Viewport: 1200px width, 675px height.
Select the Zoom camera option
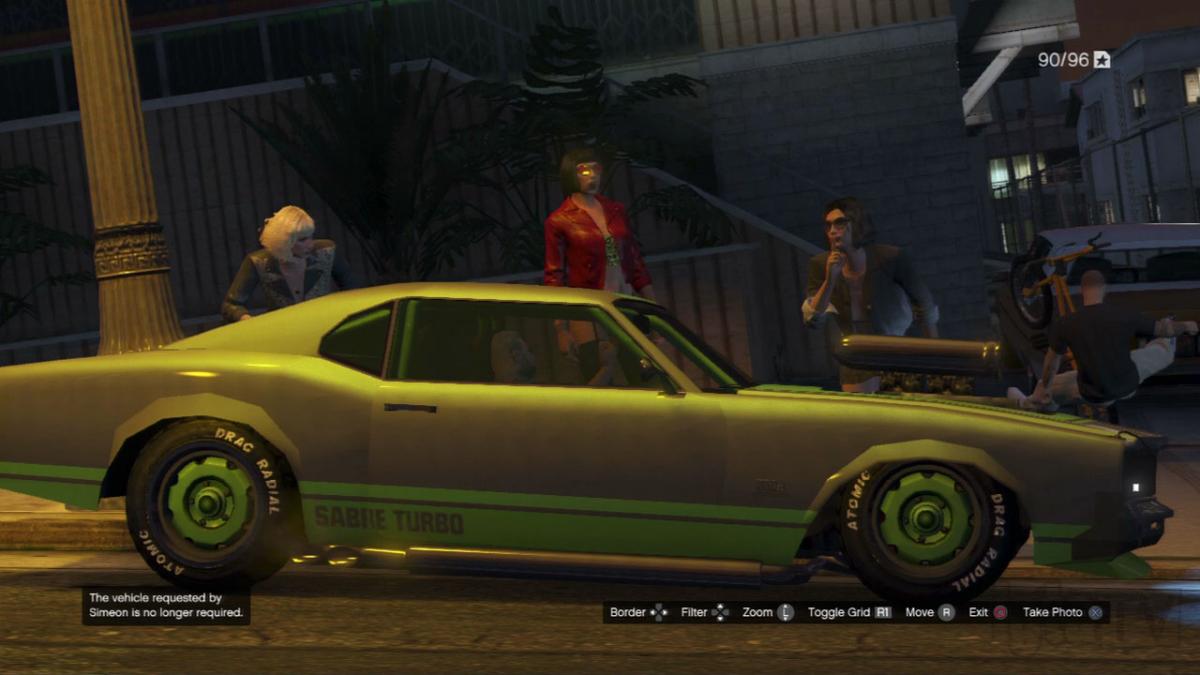[x=767, y=612]
